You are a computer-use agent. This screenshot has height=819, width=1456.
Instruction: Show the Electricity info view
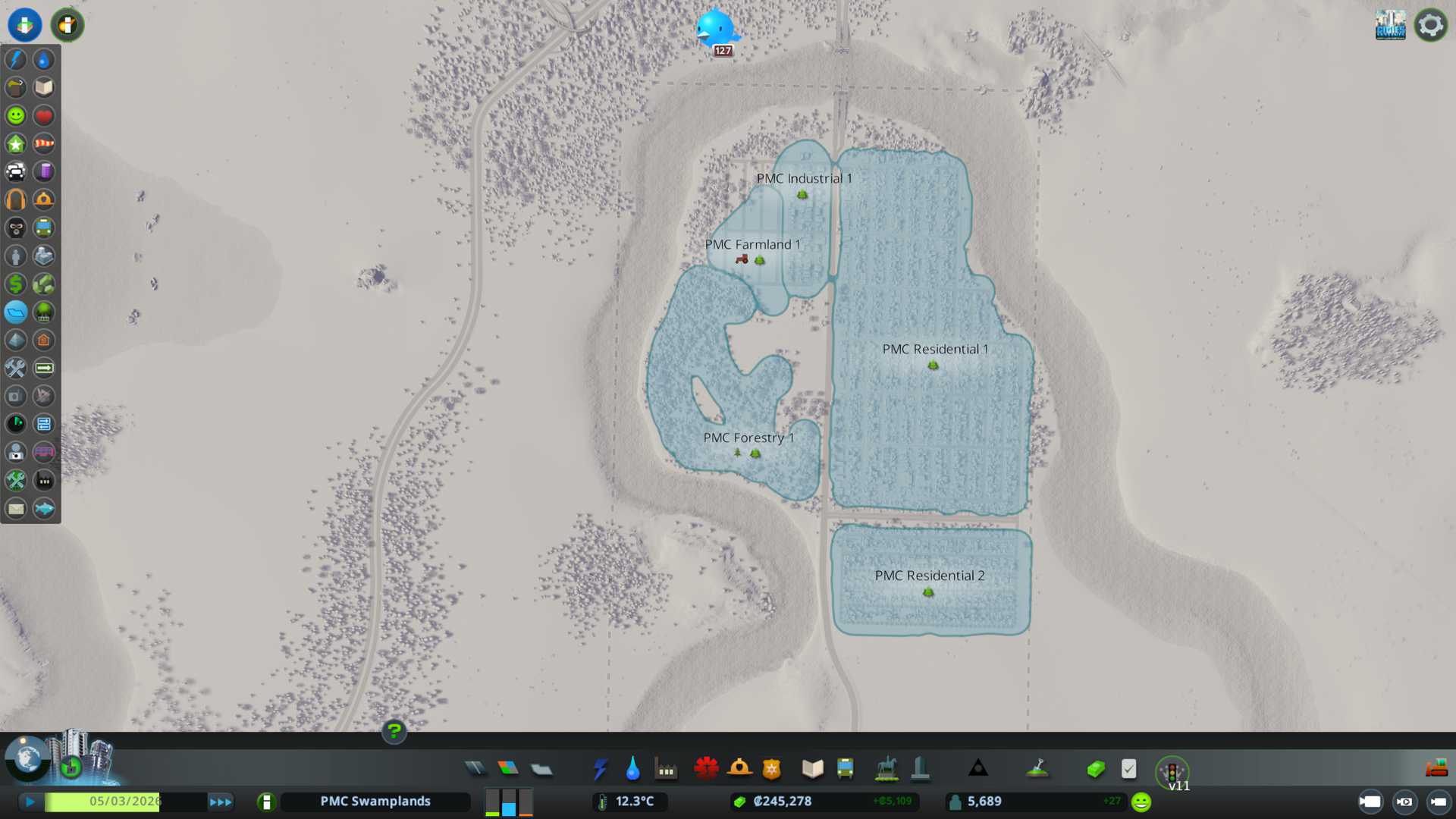tap(16, 59)
